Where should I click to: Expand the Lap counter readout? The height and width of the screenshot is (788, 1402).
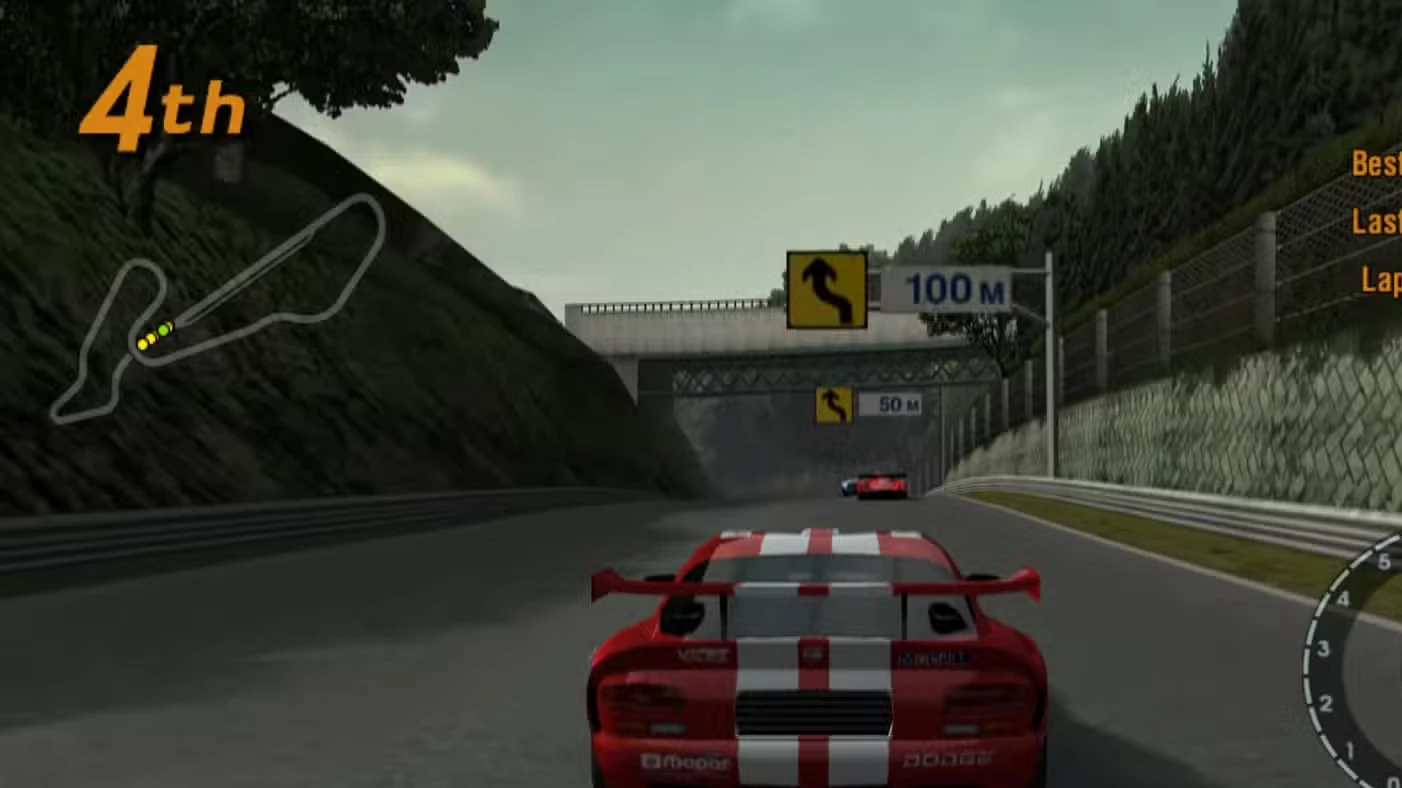click(1384, 281)
